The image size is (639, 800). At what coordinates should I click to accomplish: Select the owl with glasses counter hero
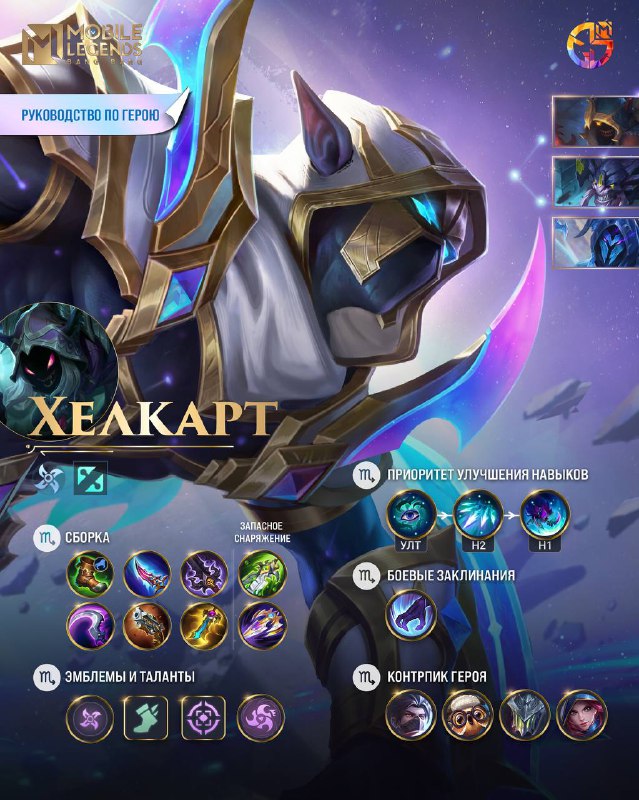(467, 715)
